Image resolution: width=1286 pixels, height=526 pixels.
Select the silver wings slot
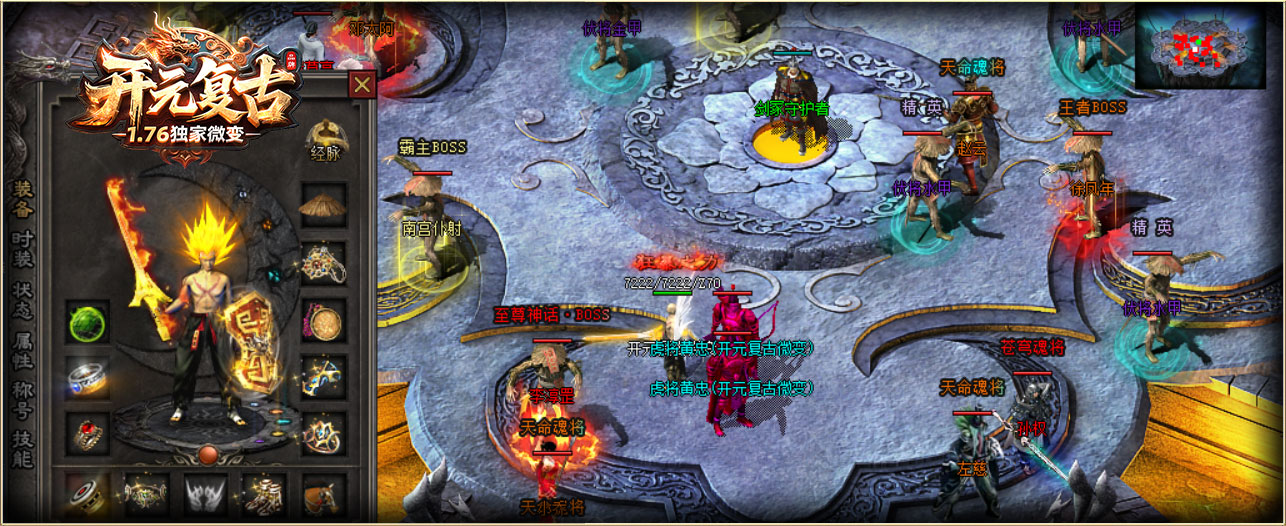click(205, 494)
